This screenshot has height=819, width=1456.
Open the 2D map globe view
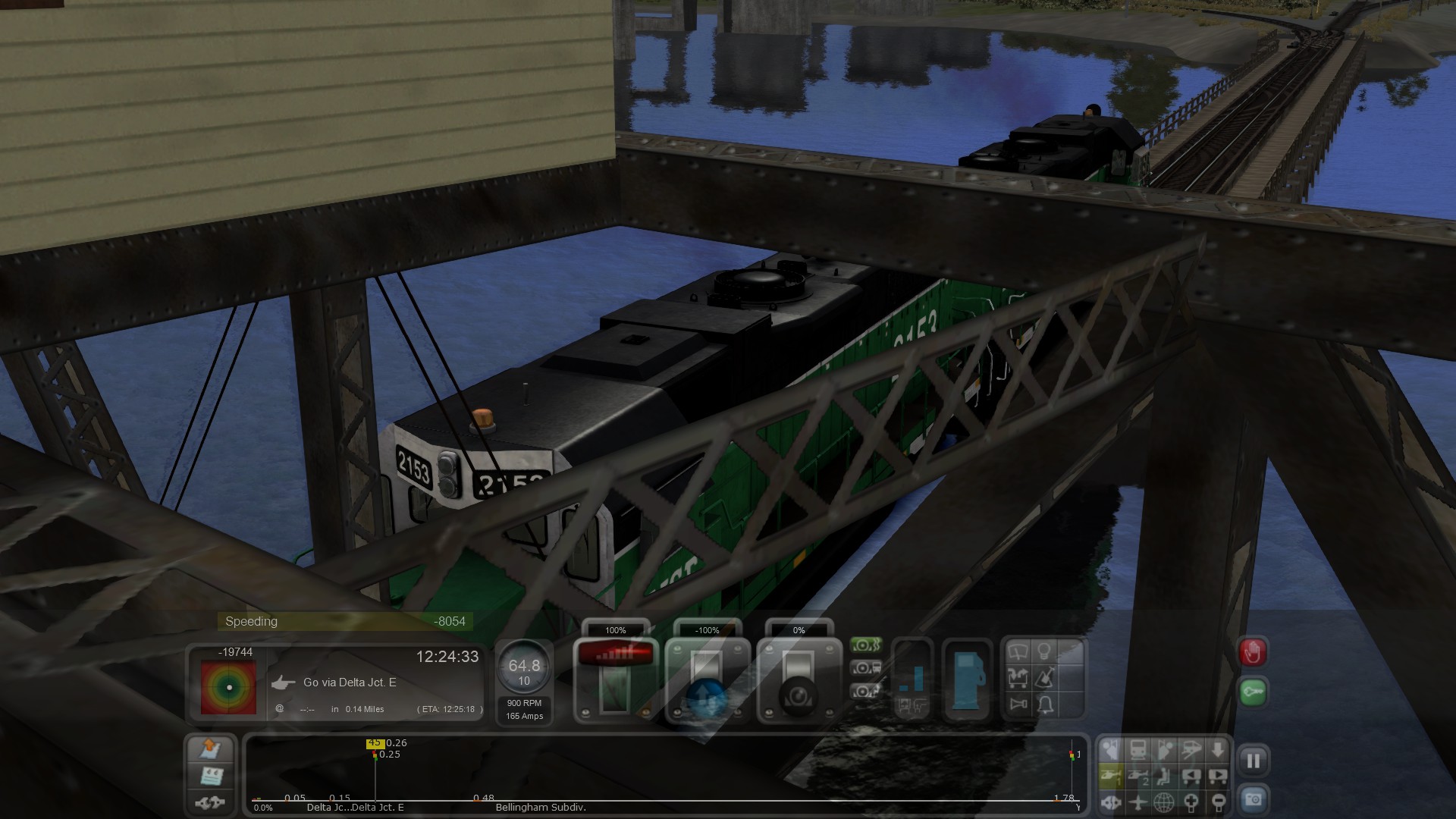1164,802
